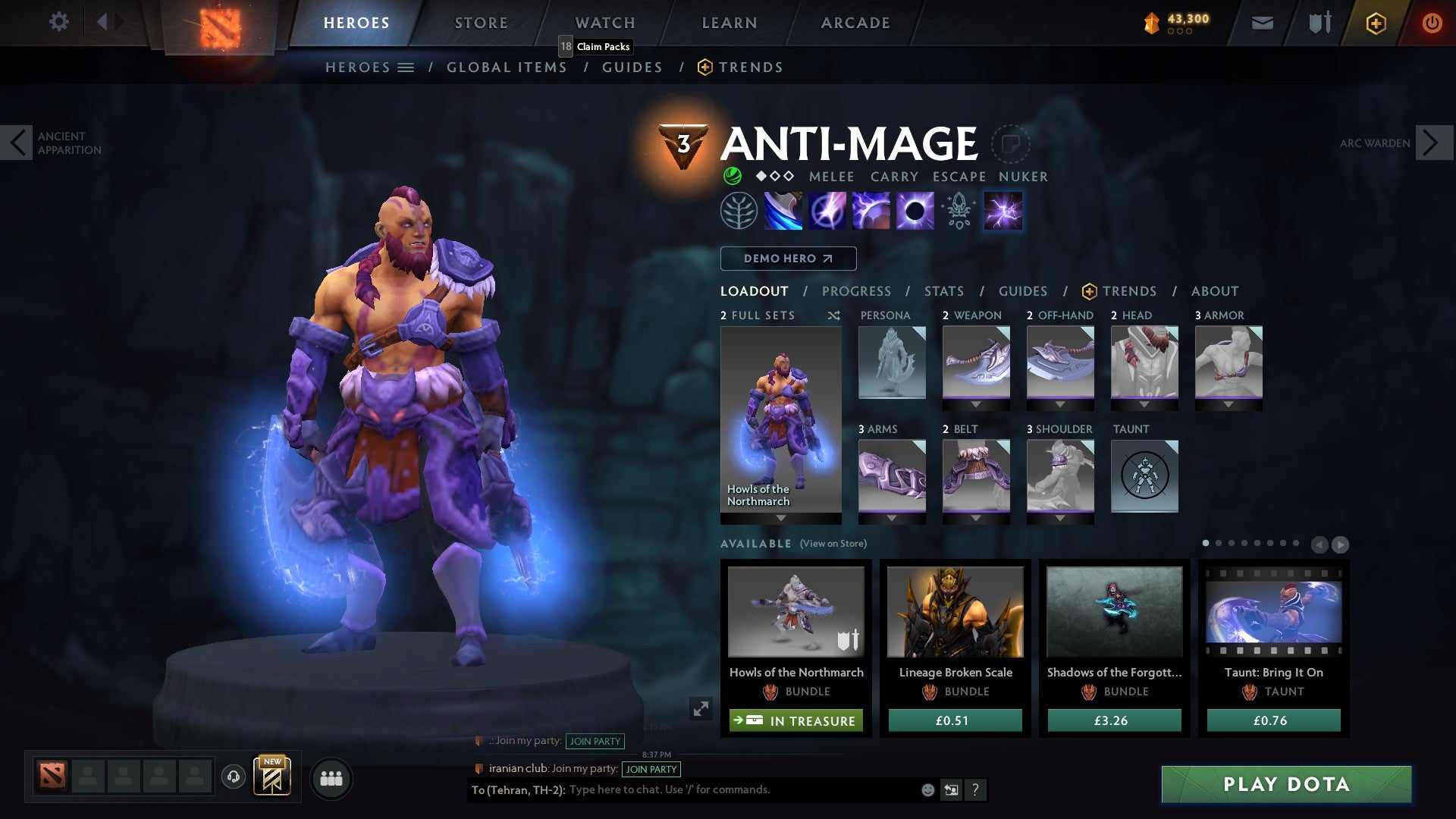1456x819 pixels.
Task: Switch to the STATS tab
Action: point(943,290)
